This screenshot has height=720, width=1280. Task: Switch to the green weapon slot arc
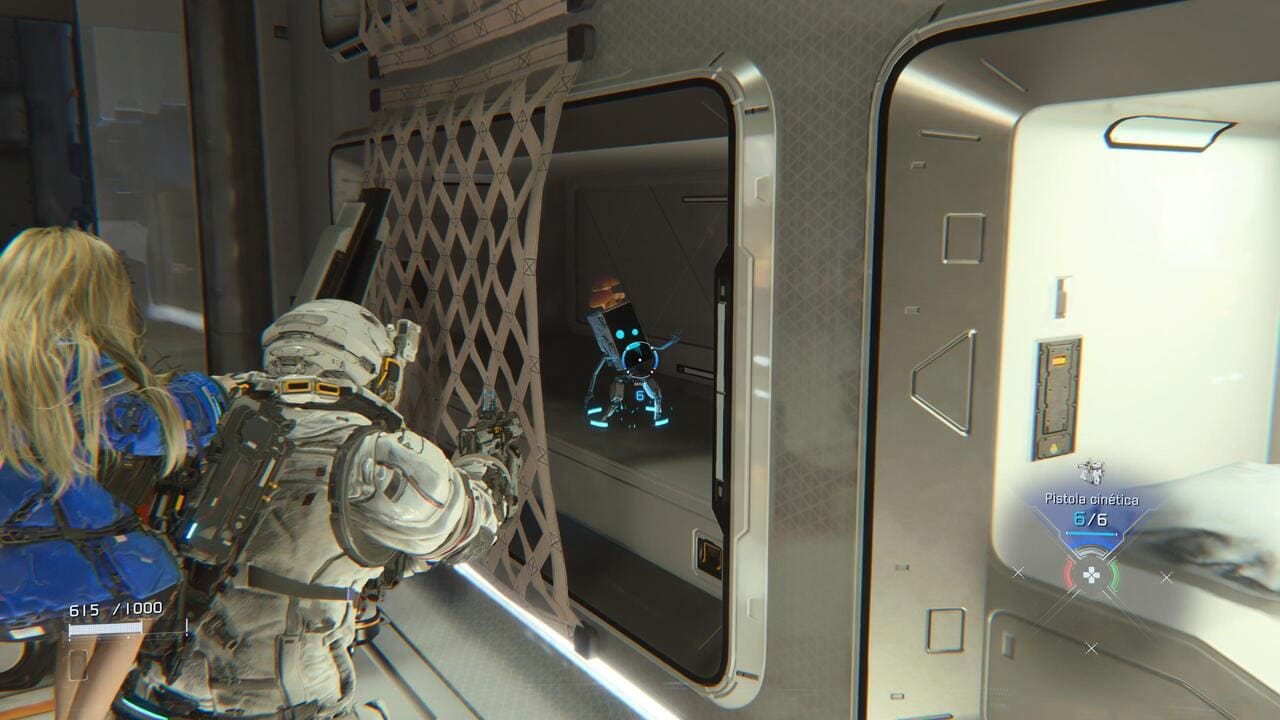point(1112,575)
